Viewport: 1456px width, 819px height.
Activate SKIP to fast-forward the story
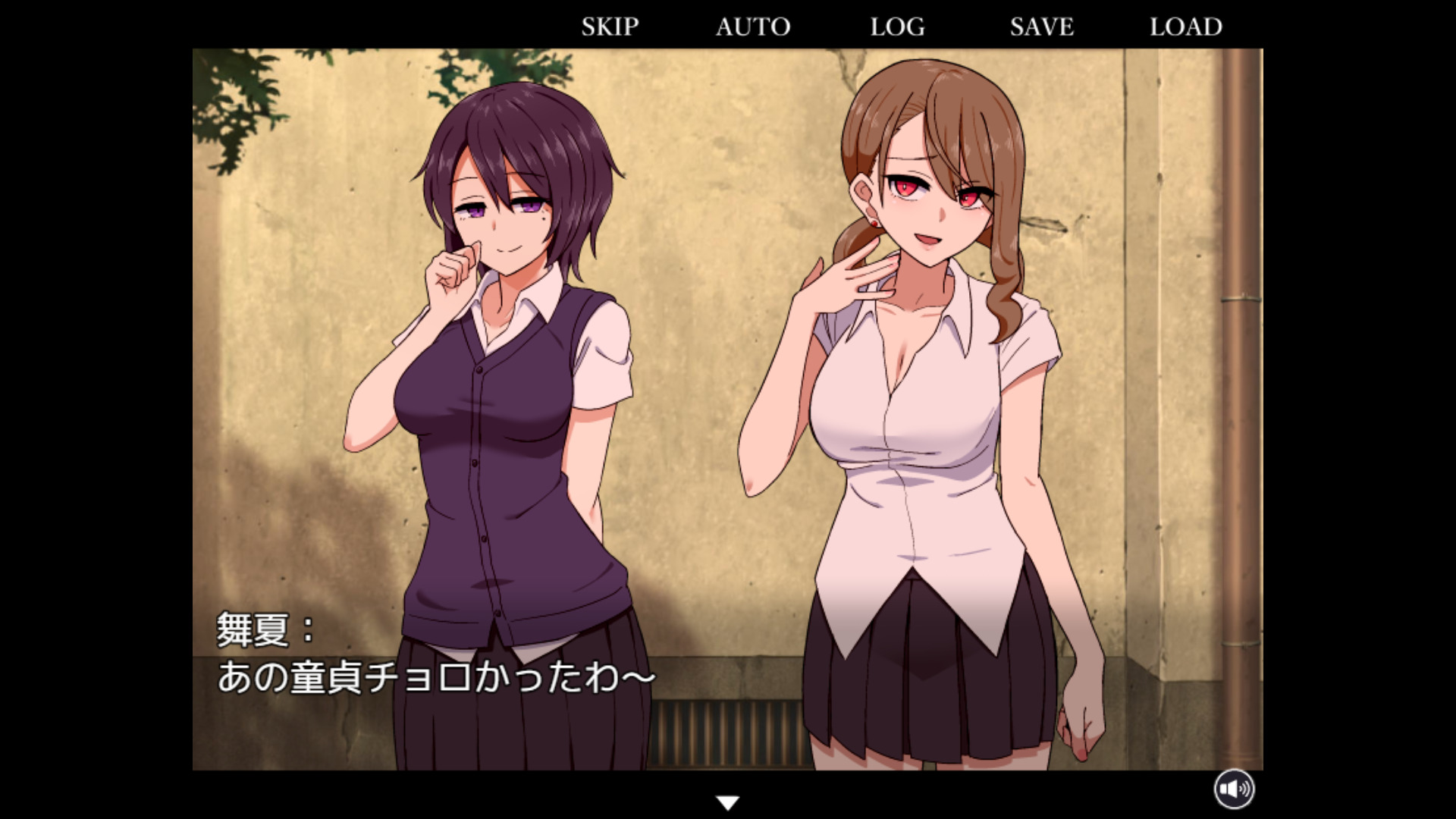coord(609,27)
